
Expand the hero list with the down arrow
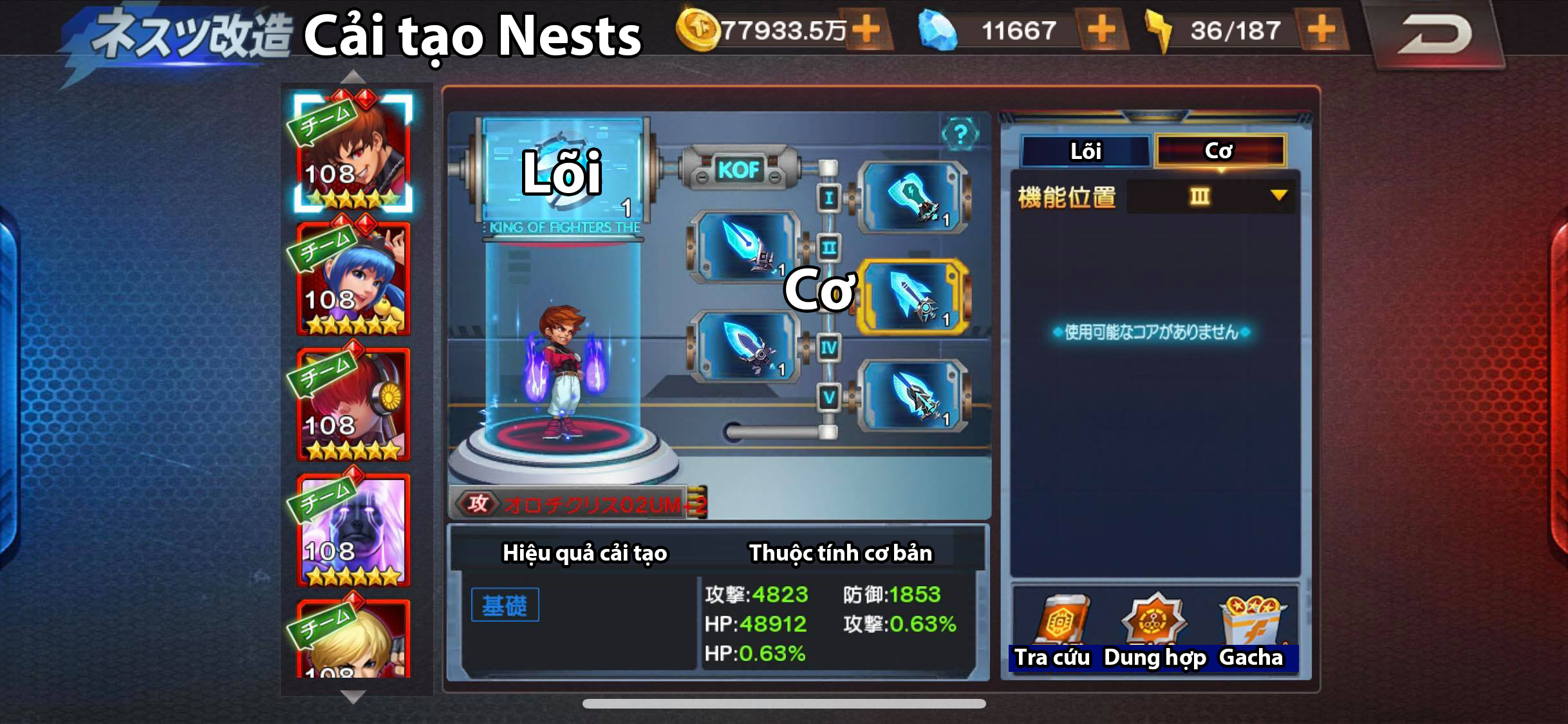point(353,696)
